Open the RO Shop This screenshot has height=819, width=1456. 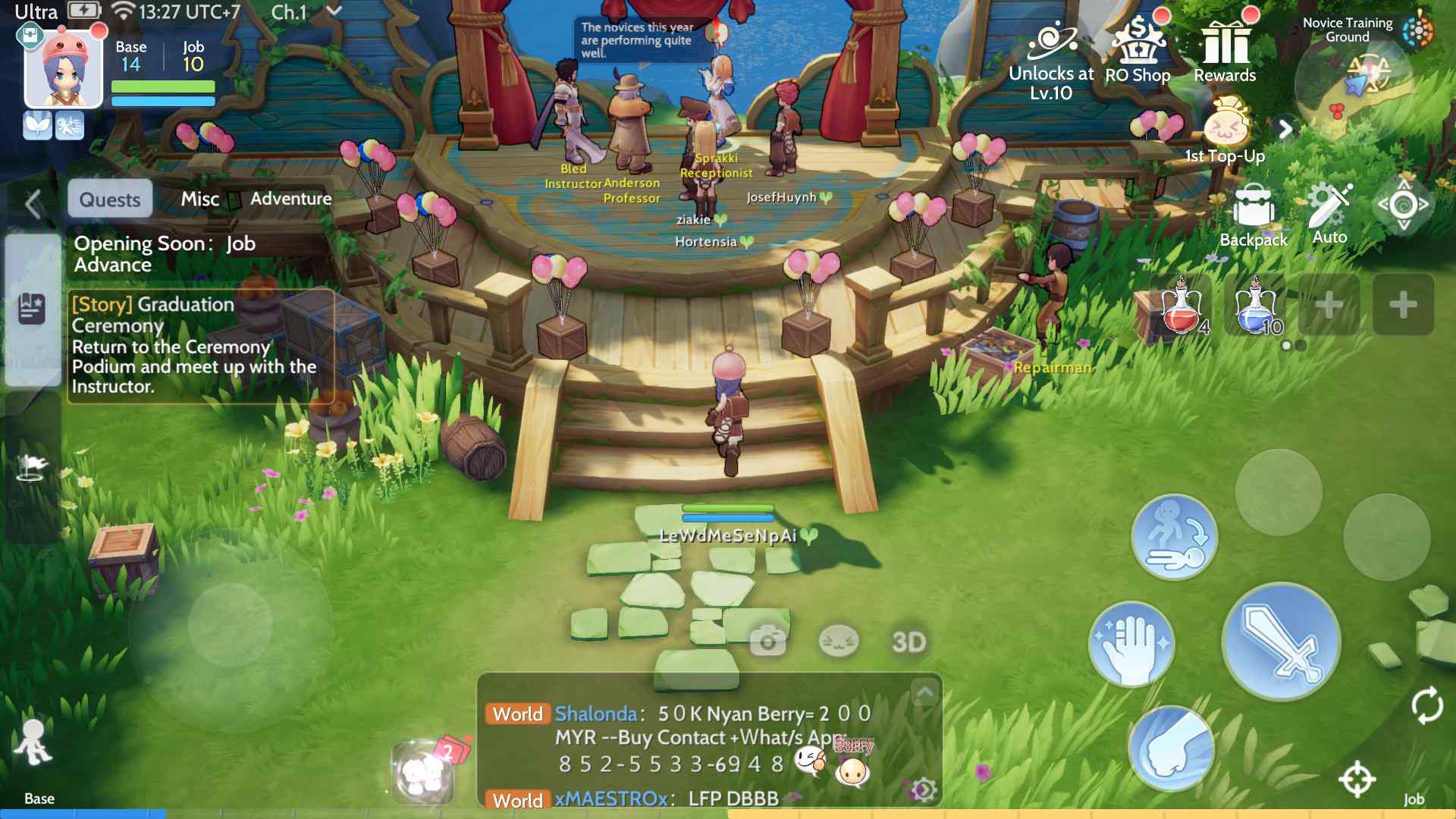[x=1137, y=52]
